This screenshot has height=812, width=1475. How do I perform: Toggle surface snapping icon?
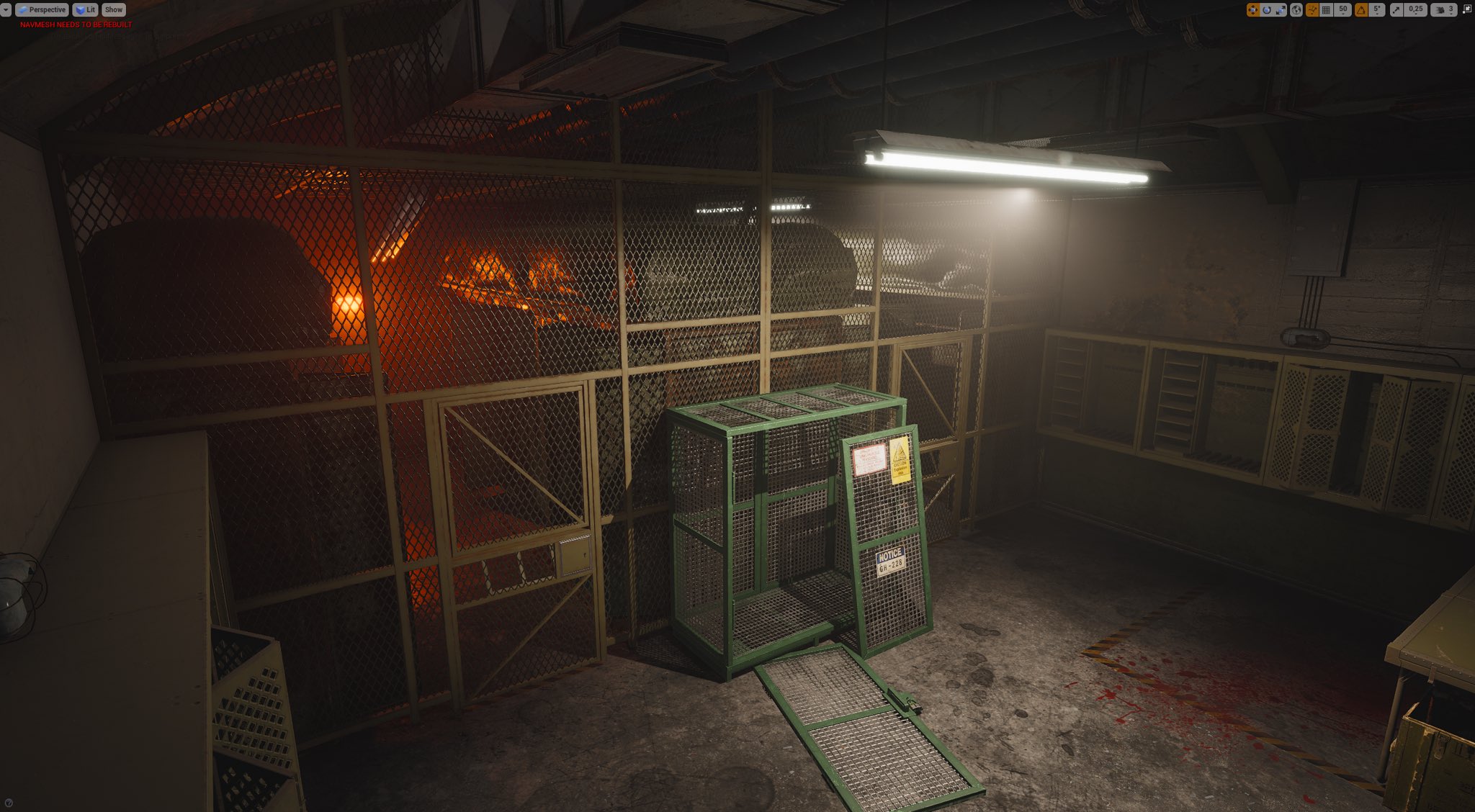point(1312,10)
